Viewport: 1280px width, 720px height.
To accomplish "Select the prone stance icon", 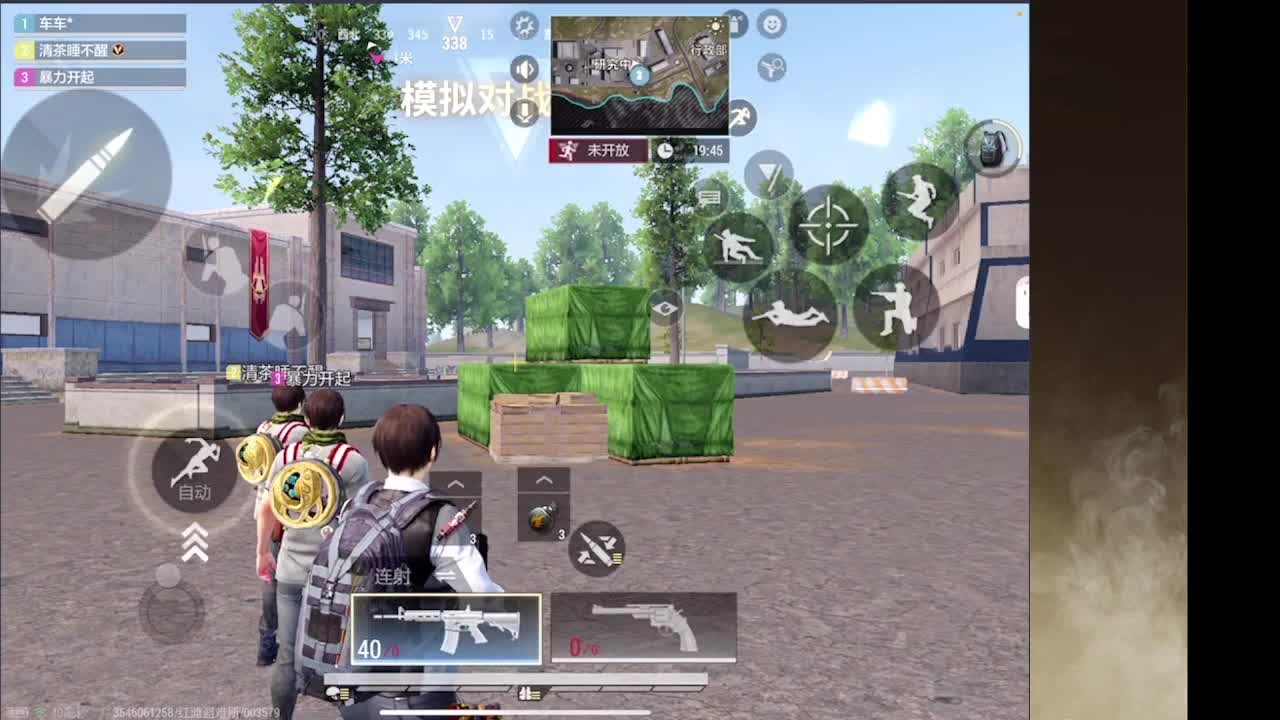I will pyautogui.click(x=790, y=310).
